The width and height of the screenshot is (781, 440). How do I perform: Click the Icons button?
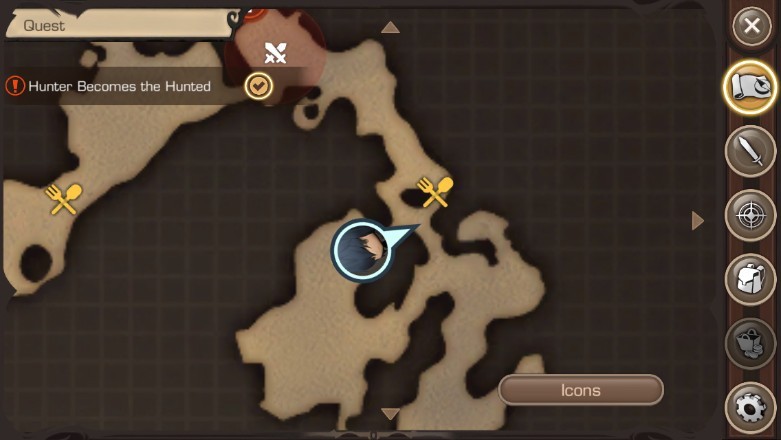(580, 390)
